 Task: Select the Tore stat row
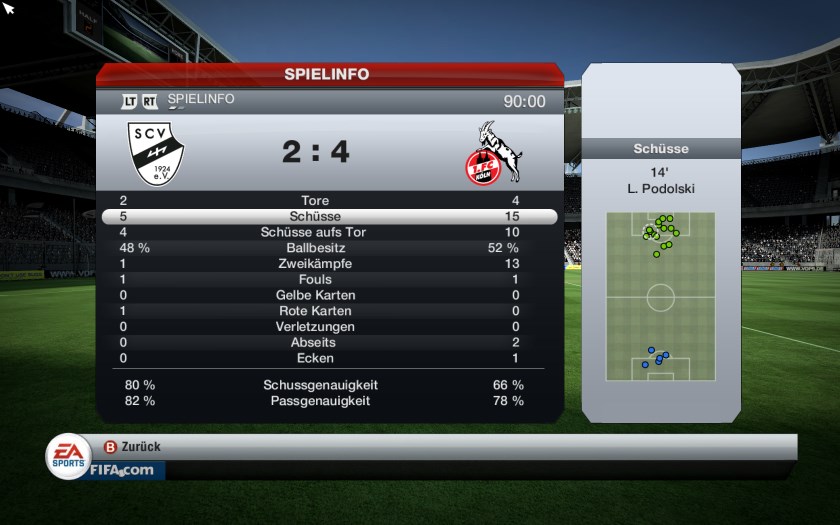[x=328, y=201]
